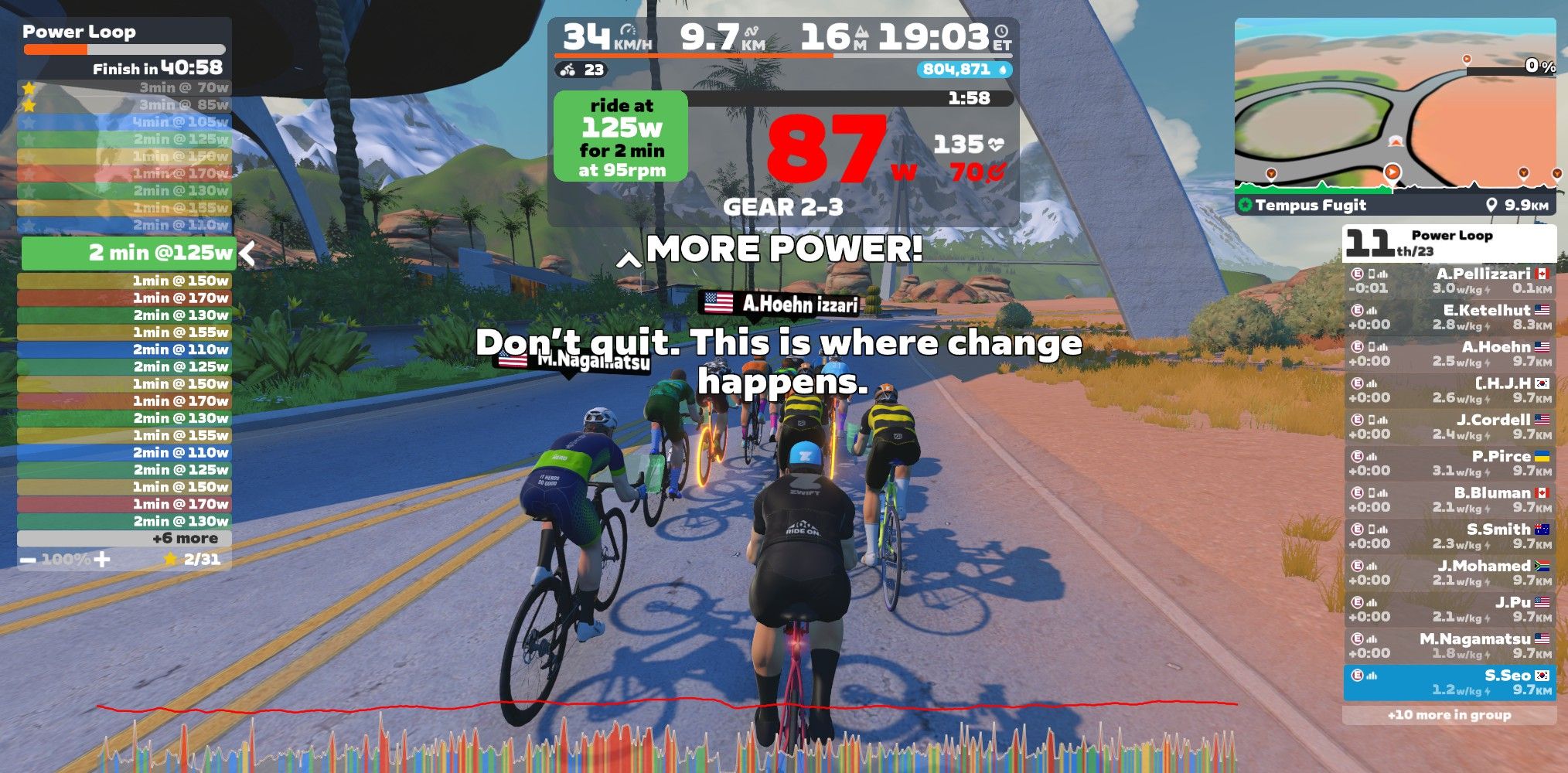Select J.Cordell in the nearby riders list

coord(1449,427)
